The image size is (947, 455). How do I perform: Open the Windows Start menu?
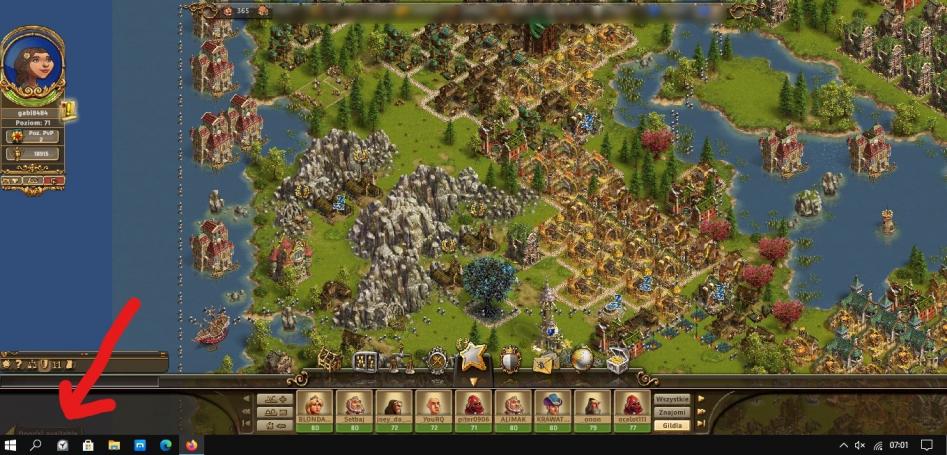coord(10,444)
